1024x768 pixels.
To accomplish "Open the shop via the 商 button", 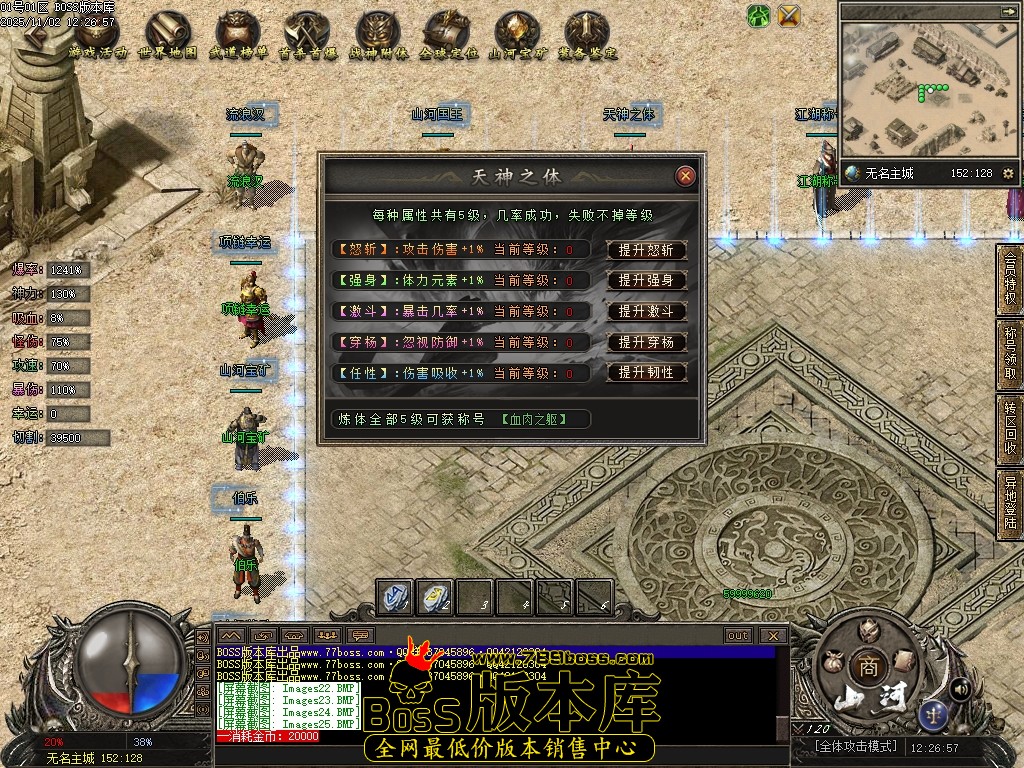I will [x=862, y=667].
